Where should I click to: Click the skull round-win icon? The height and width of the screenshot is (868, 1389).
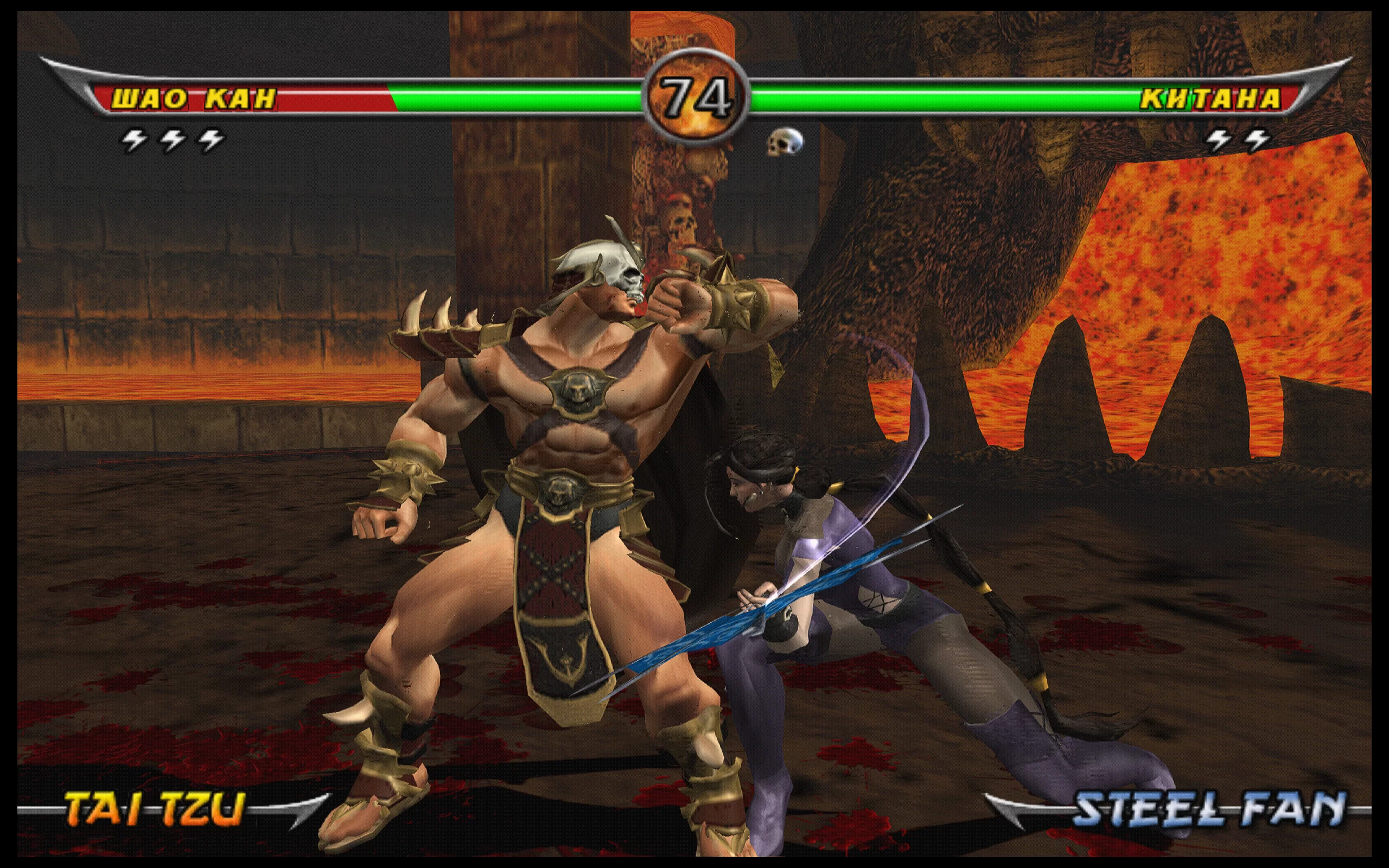tap(785, 141)
